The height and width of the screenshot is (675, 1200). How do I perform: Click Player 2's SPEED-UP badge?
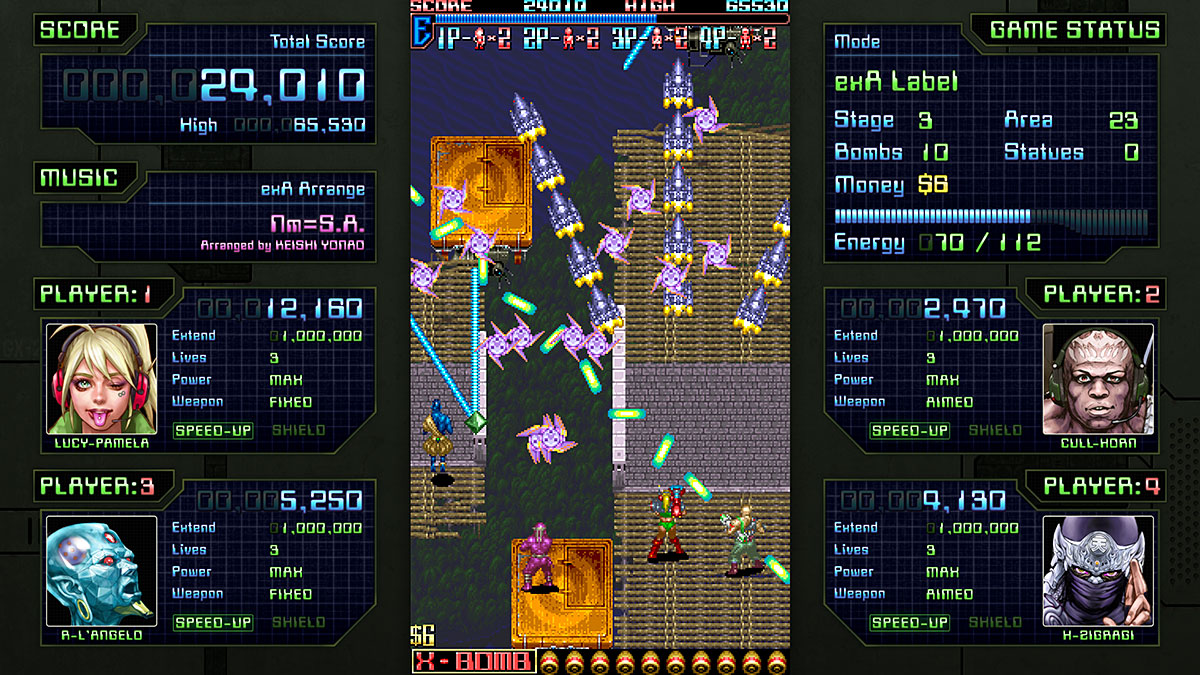(909, 431)
